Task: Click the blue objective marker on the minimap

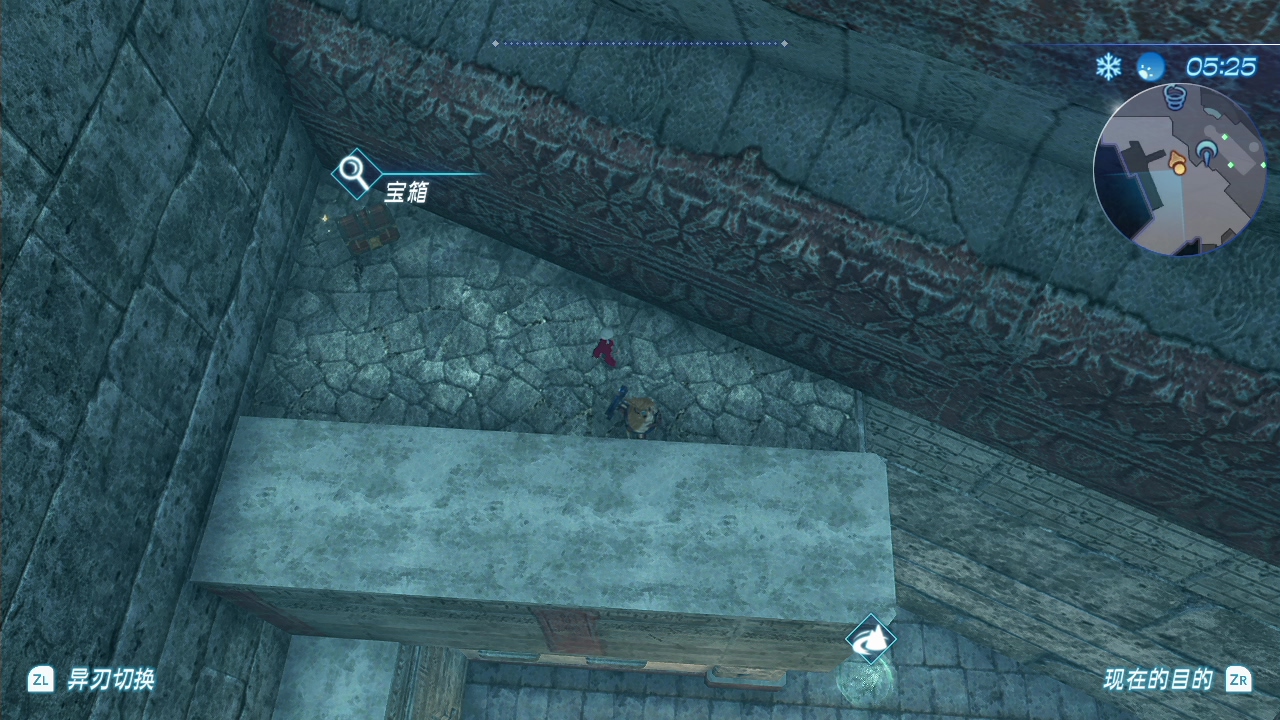Action: [1207, 151]
